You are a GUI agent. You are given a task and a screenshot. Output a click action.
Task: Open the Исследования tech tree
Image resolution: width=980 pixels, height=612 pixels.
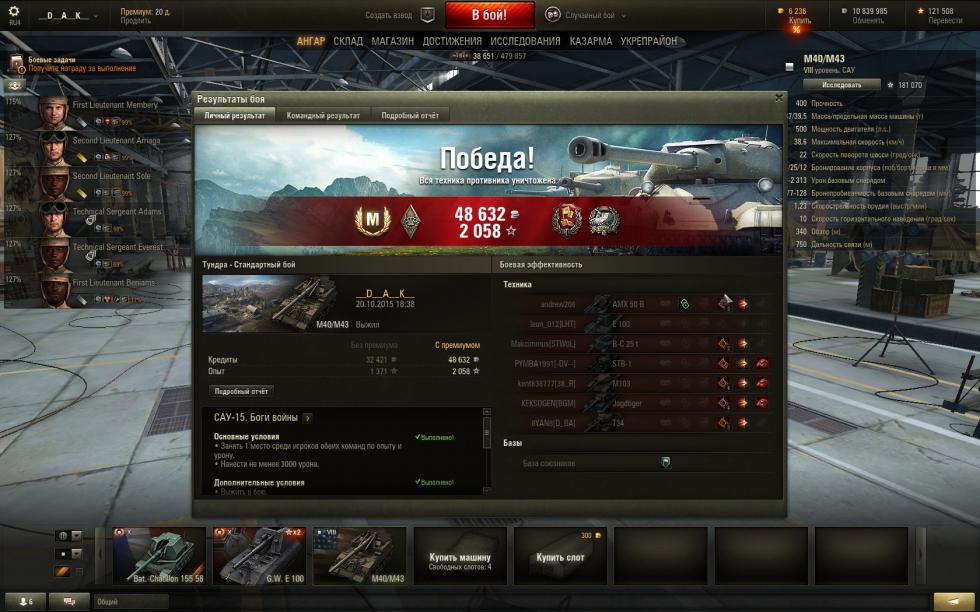[525, 41]
